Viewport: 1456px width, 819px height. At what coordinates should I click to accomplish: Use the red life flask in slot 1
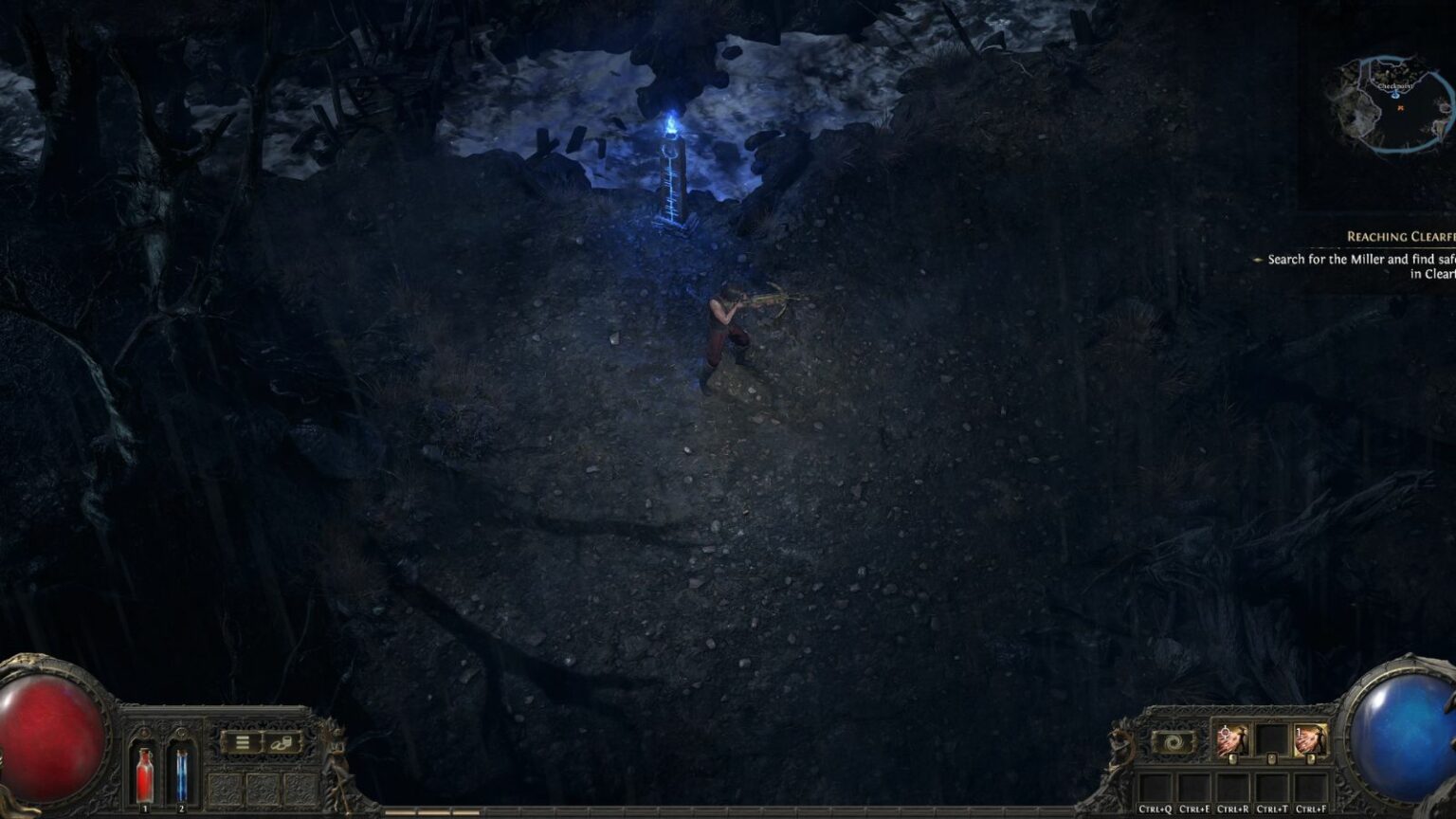[144, 775]
